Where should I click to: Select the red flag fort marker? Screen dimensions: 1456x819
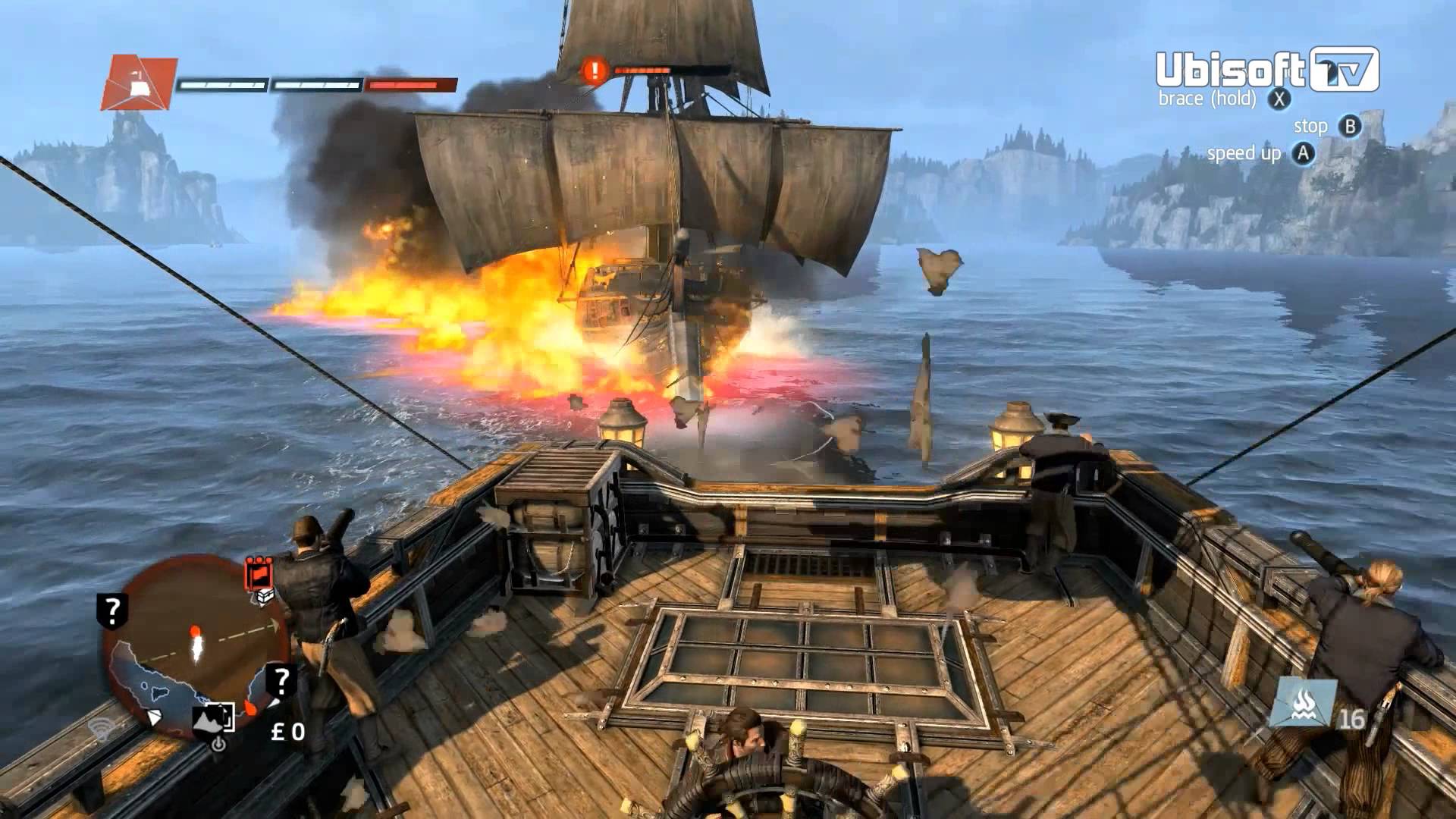(x=259, y=574)
